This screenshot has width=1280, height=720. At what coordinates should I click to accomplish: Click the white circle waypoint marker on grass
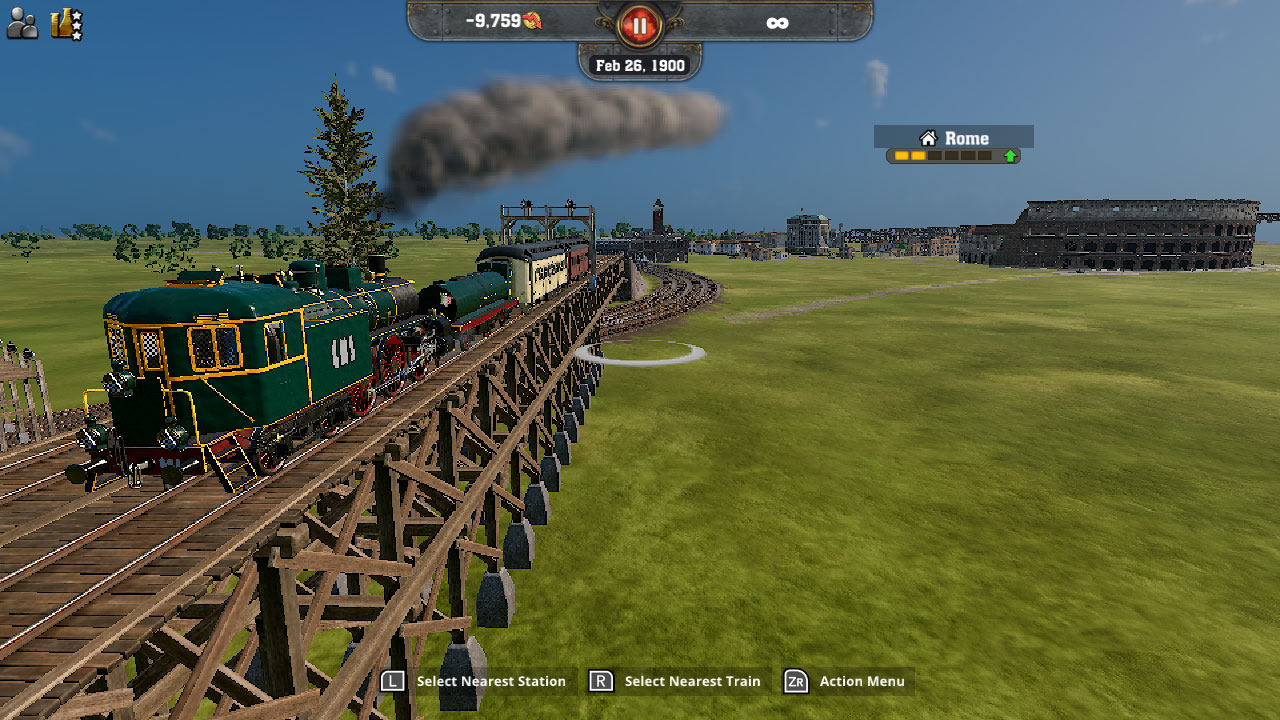coord(641,352)
